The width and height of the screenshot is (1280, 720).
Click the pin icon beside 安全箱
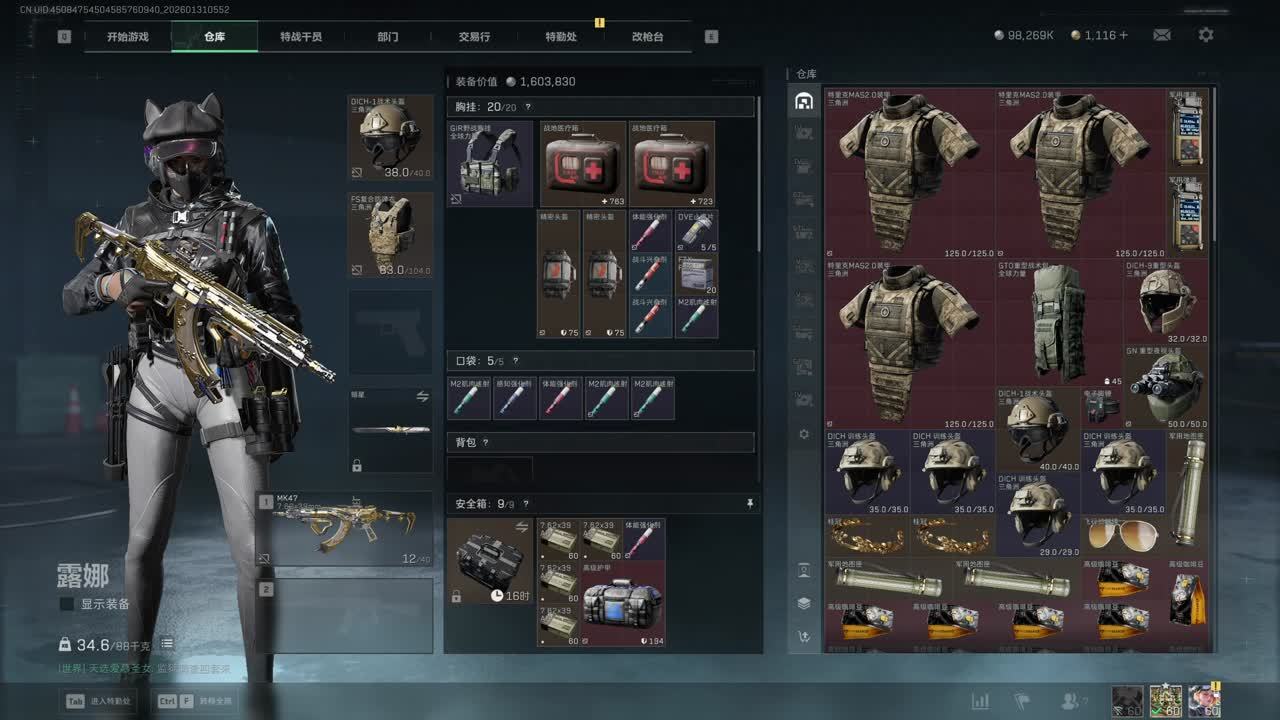pos(750,504)
